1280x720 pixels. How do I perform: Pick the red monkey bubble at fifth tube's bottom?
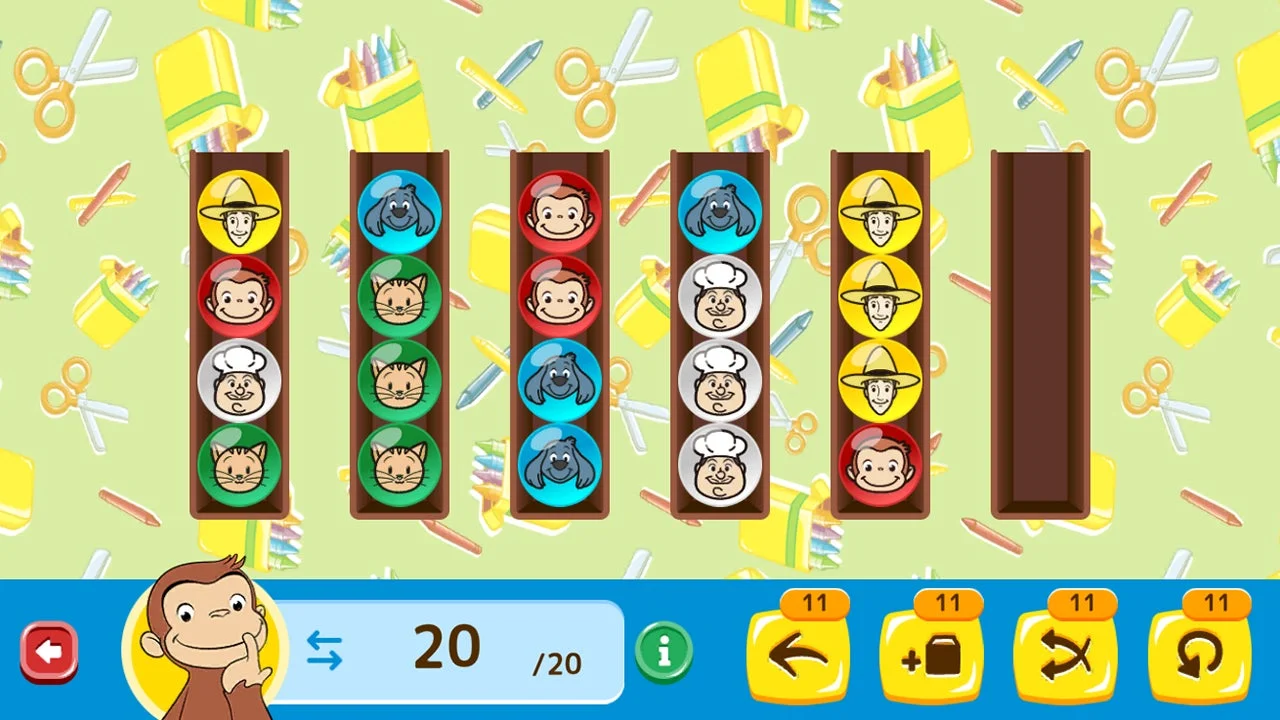880,462
